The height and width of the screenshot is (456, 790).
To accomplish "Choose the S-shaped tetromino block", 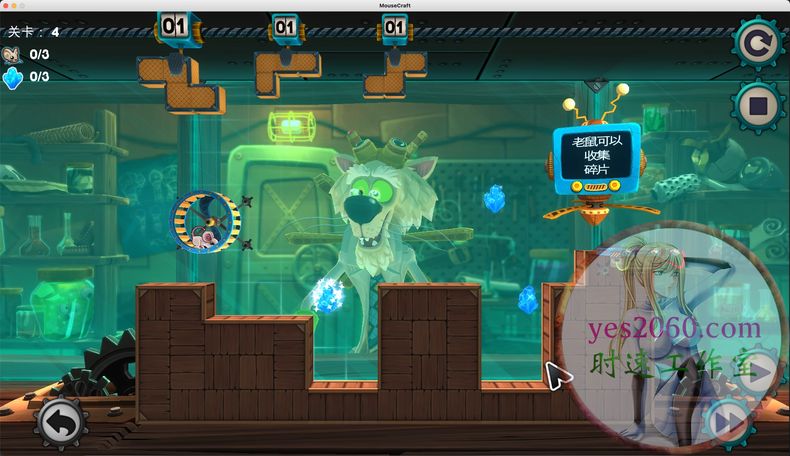I will (x=393, y=76).
